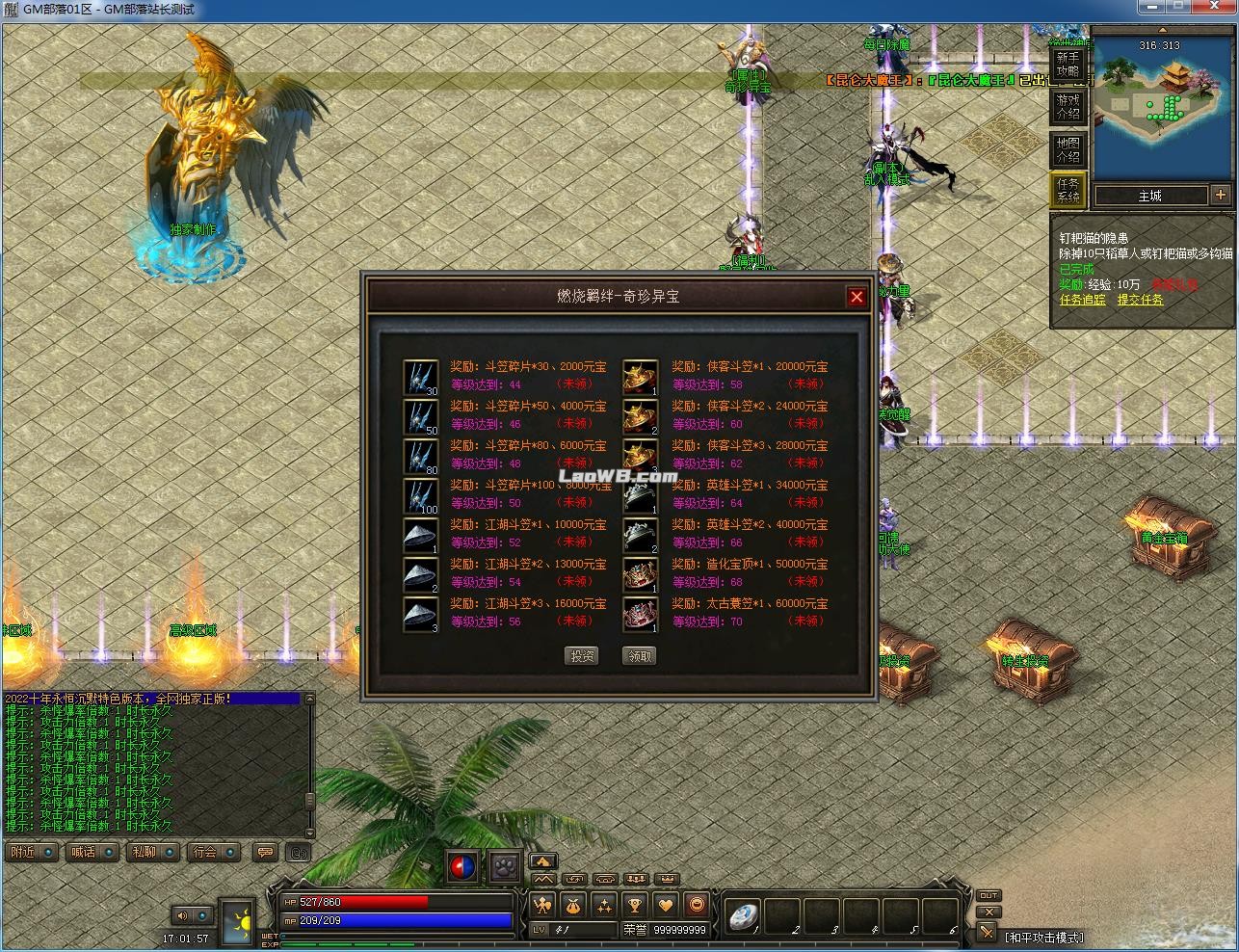This screenshot has height=952, width=1239.
Task: Open the chat bubble emoticon icon
Action: tap(265, 852)
